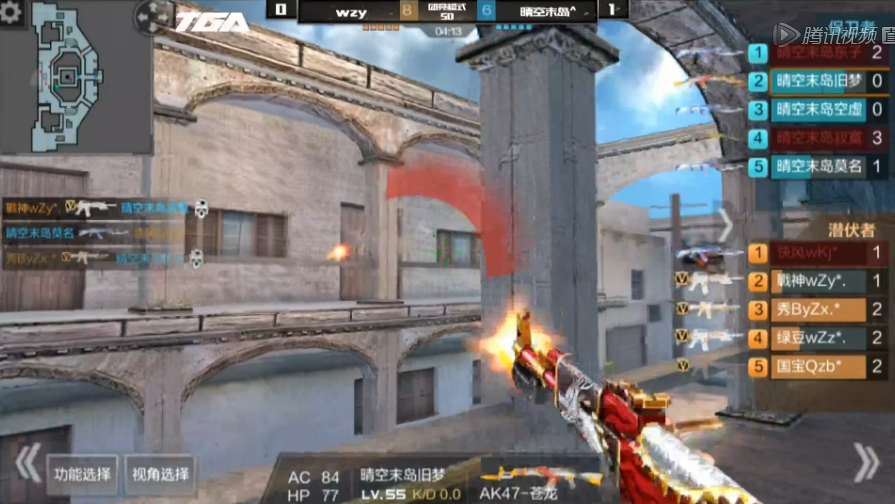This screenshot has height=504, width=895.
Task: Tap the four-arrow camera move control
Action: [154, 17]
